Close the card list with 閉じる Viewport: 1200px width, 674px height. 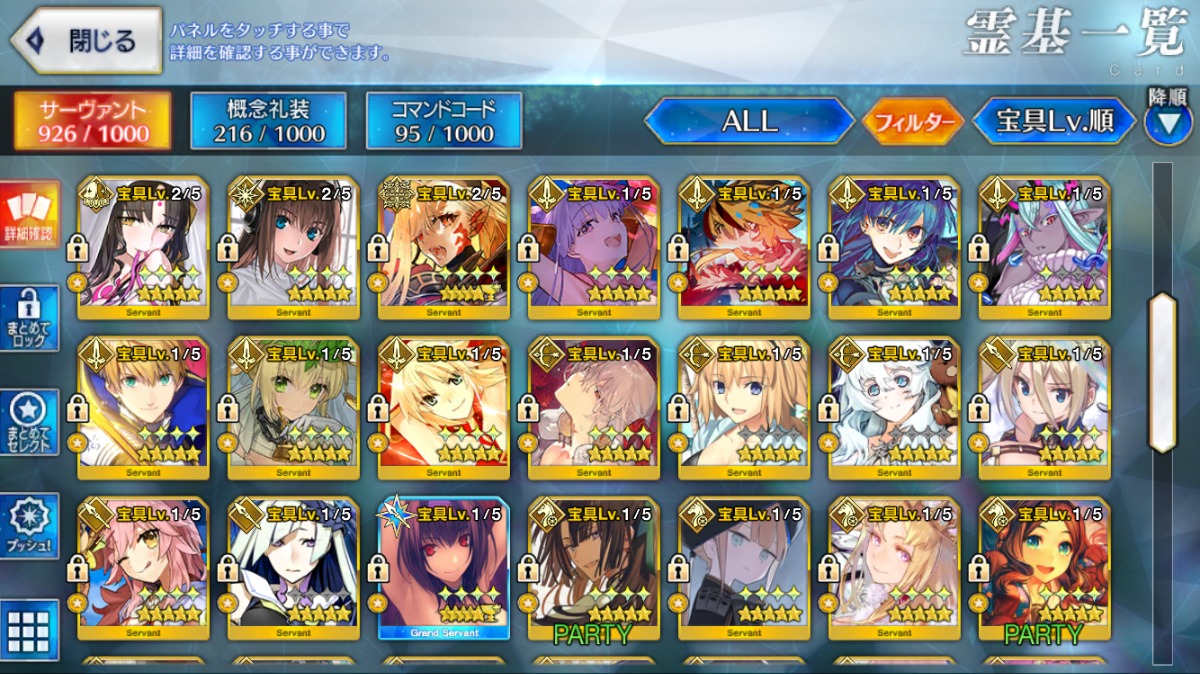(x=86, y=41)
